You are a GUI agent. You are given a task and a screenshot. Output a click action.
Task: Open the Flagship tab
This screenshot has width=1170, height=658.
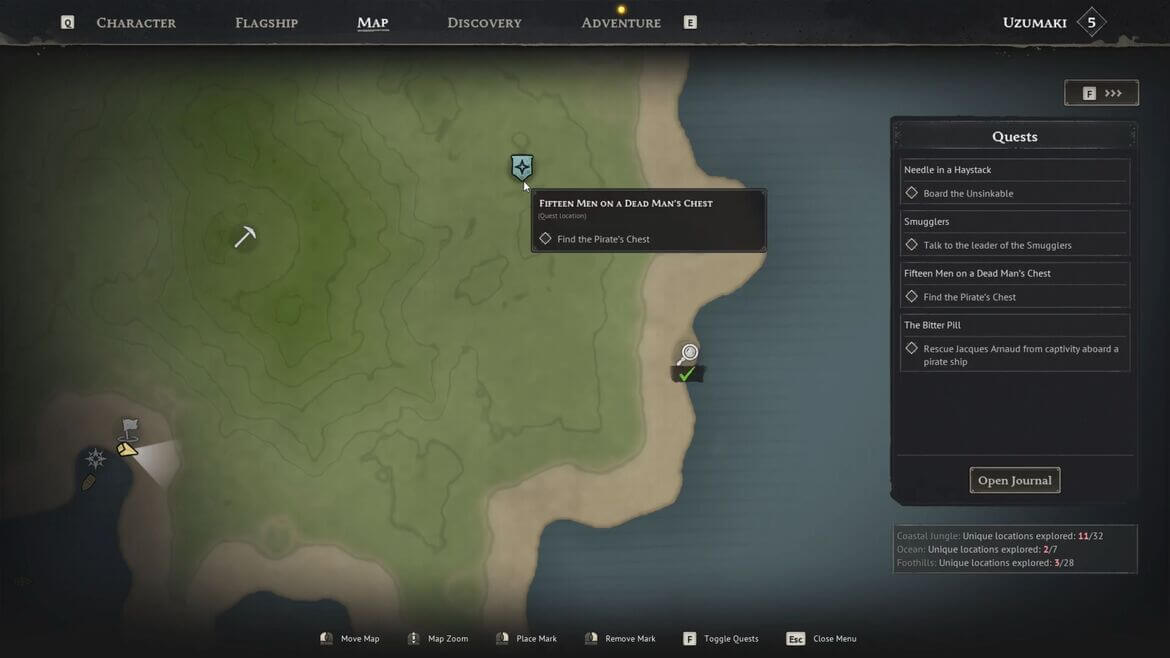point(266,23)
